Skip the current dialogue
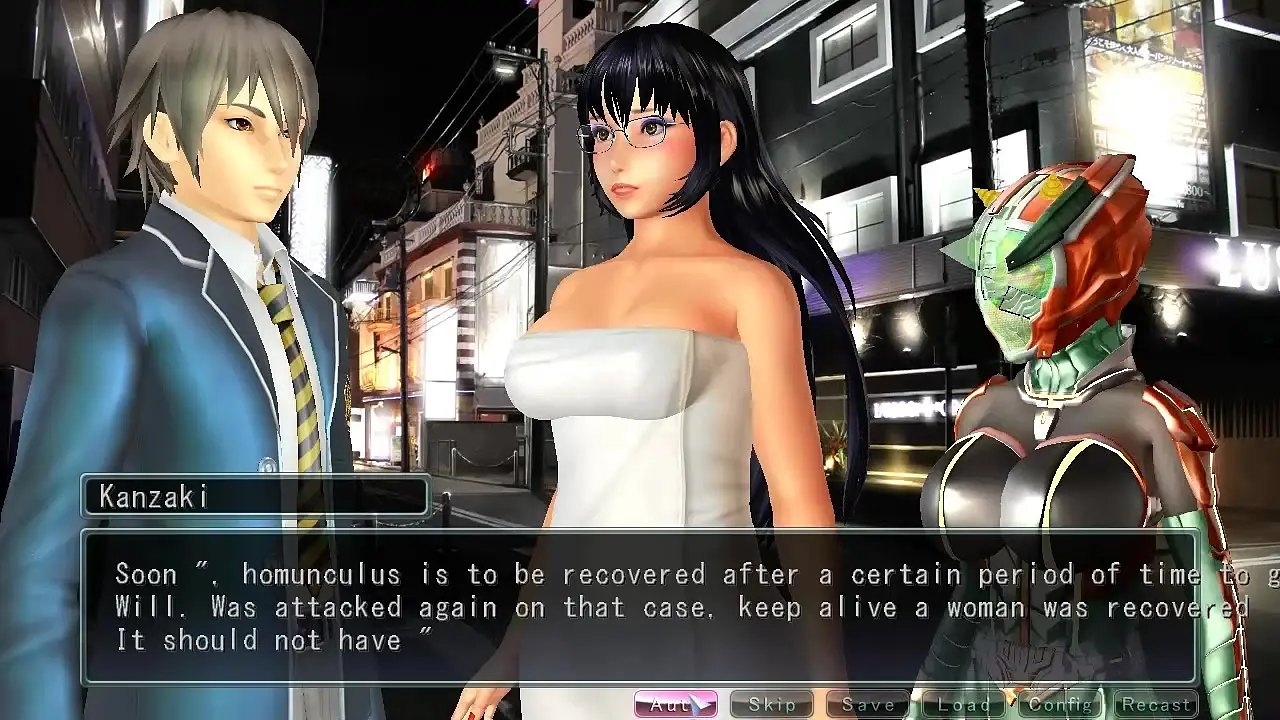1280x720 pixels. click(x=771, y=705)
